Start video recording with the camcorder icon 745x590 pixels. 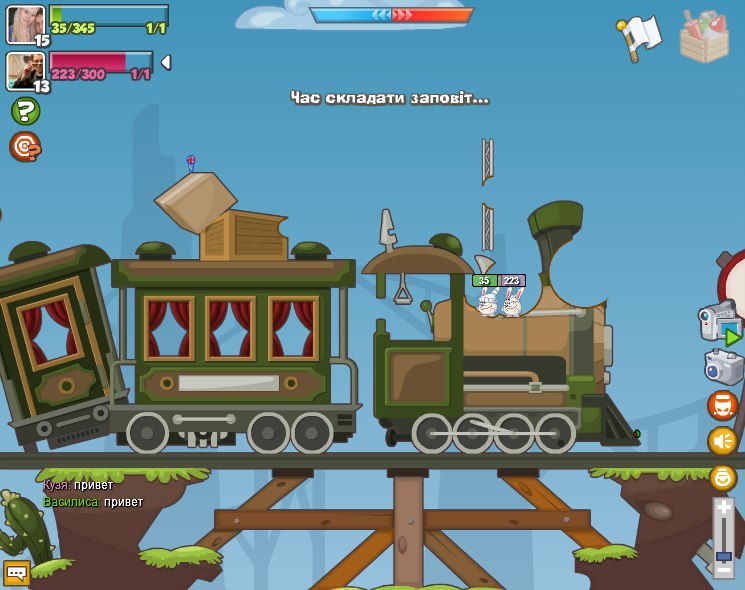[718, 322]
